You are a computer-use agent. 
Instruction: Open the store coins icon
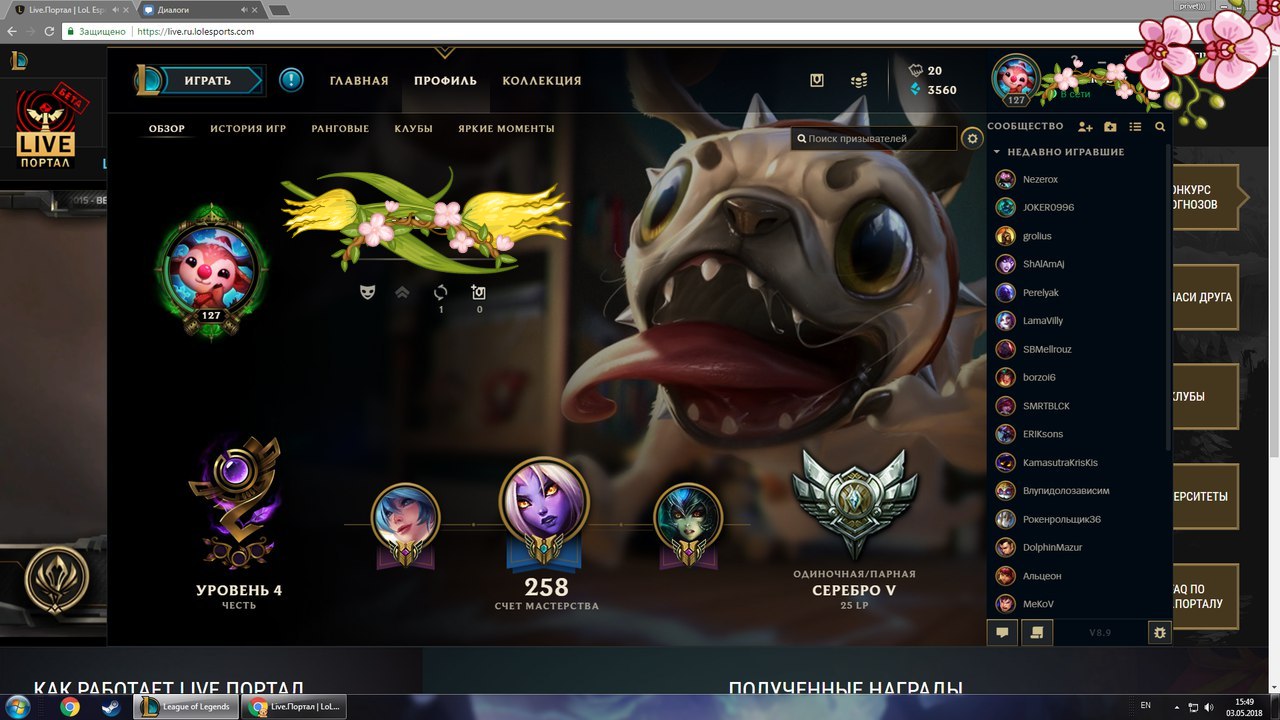(858, 81)
